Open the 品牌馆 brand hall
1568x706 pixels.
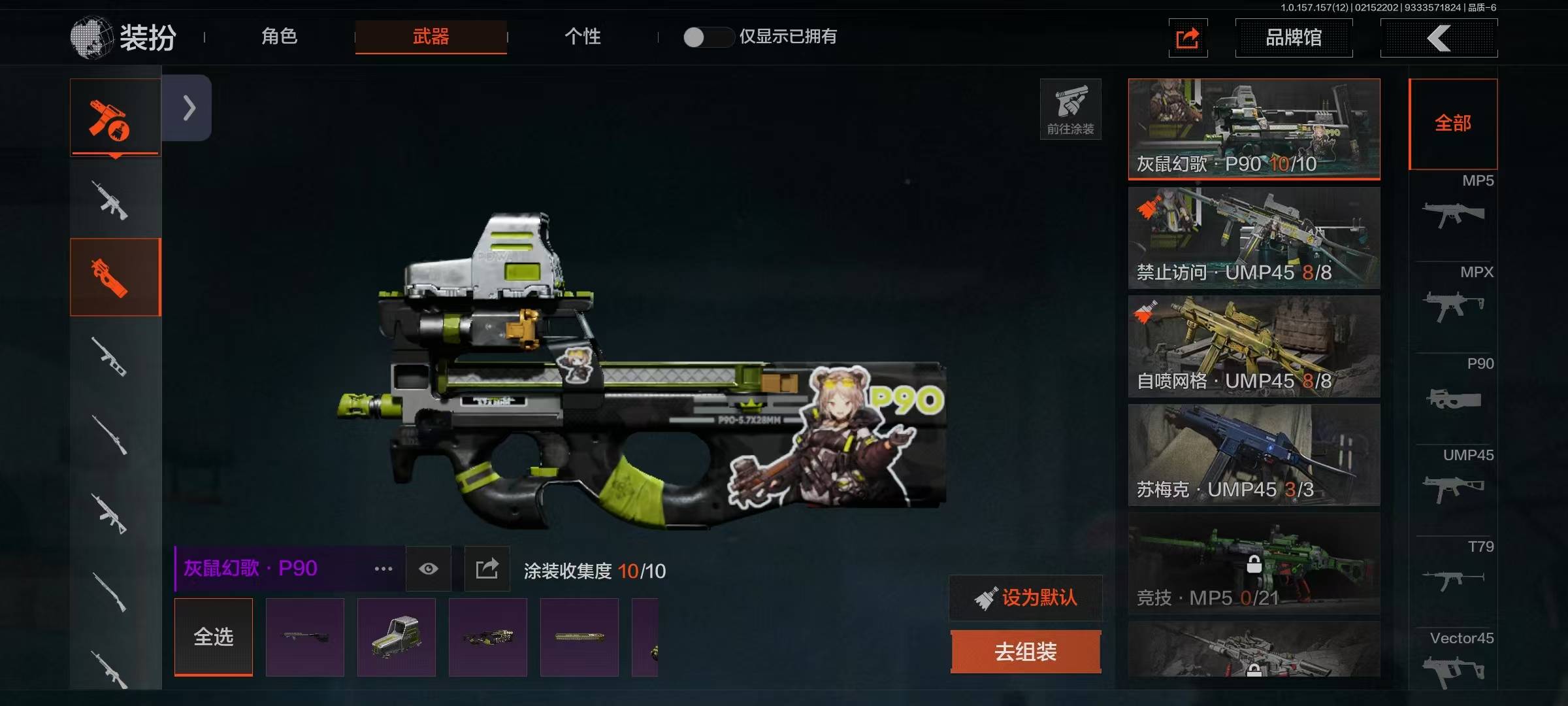coord(1293,38)
